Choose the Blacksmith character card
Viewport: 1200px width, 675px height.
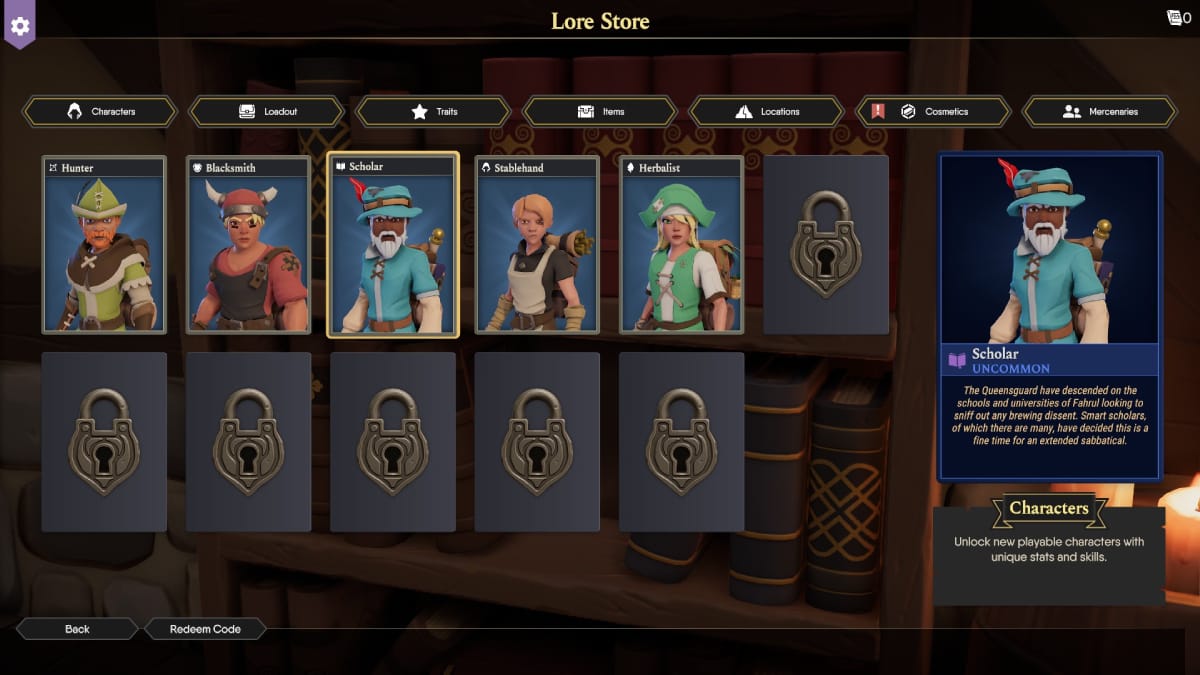pos(248,245)
